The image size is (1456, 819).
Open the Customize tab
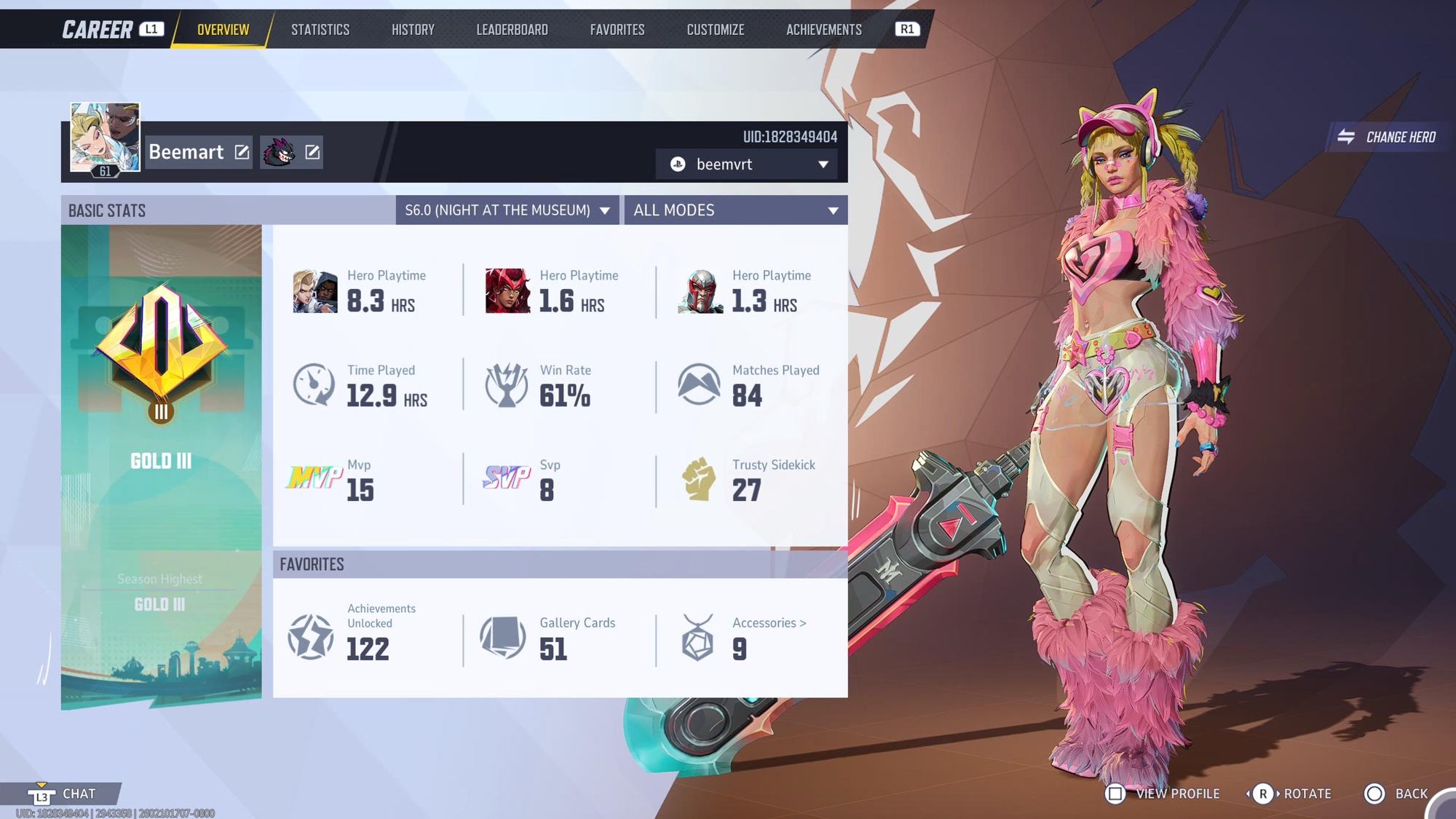[715, 30]
